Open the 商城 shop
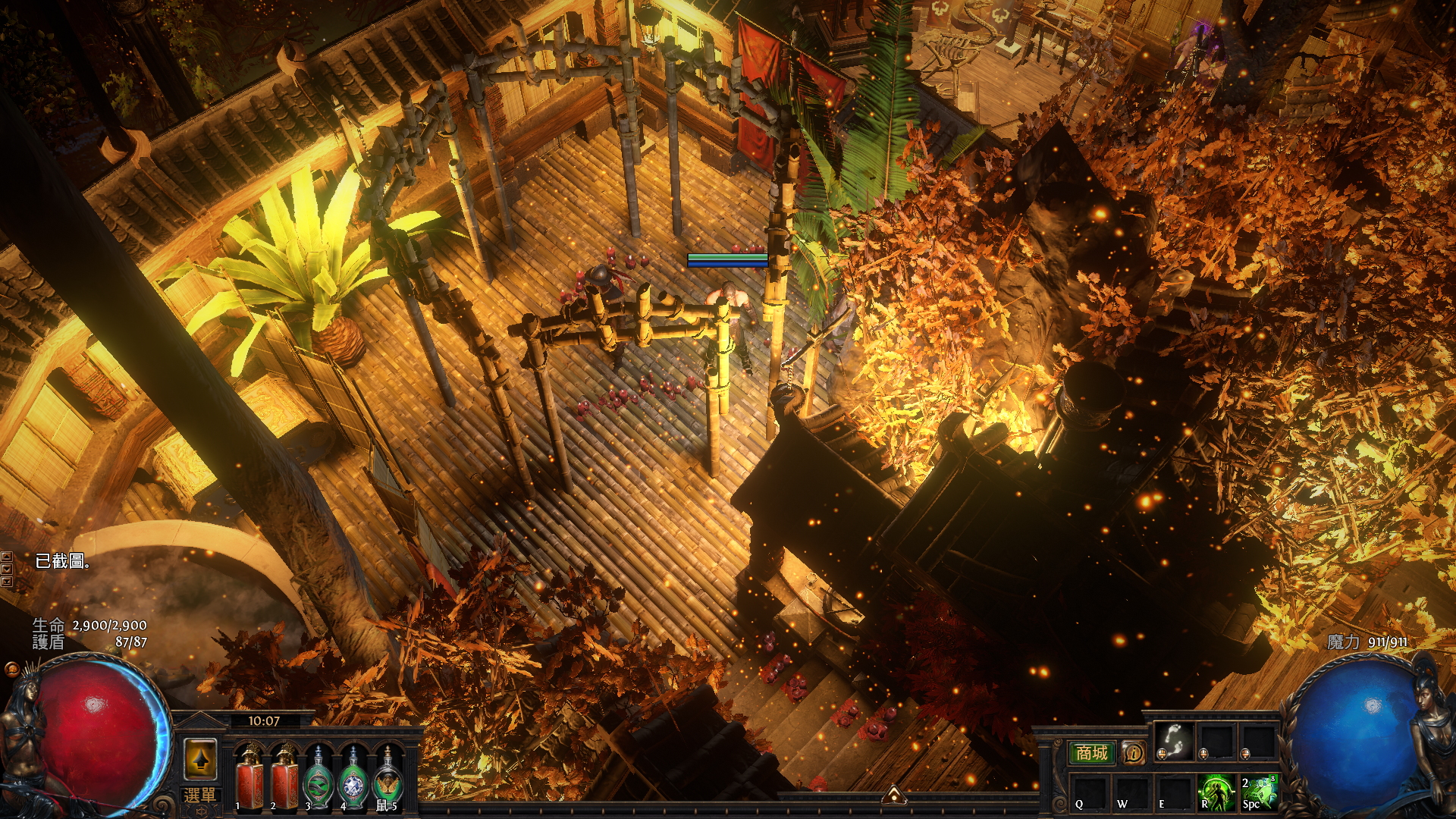The image size is (1456, 819). point(1091,753)
